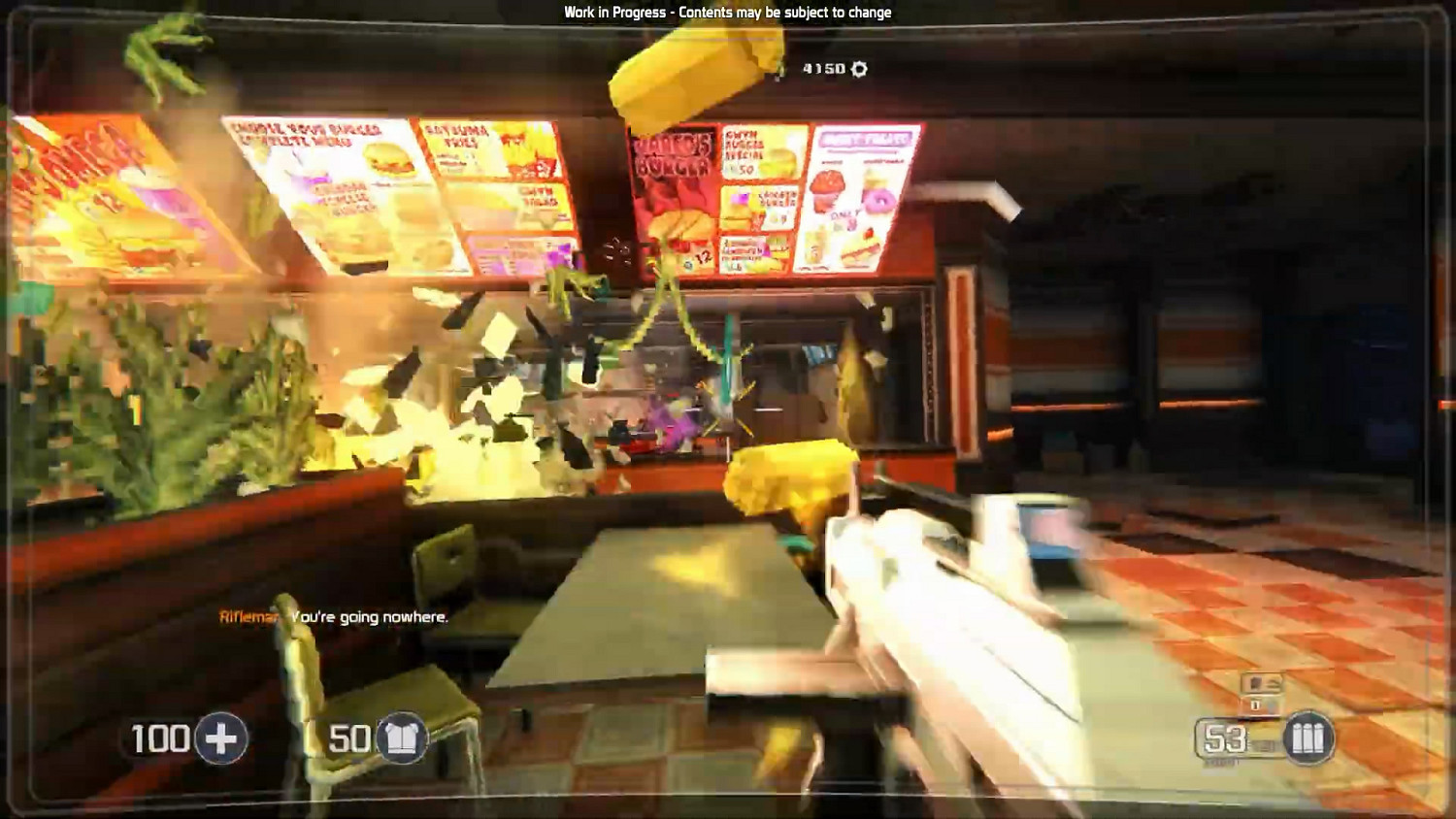The height and width of the screenshot is (819, 1456).
Task: Toggle the armor counter showing 50
Action: coord(347,737)
